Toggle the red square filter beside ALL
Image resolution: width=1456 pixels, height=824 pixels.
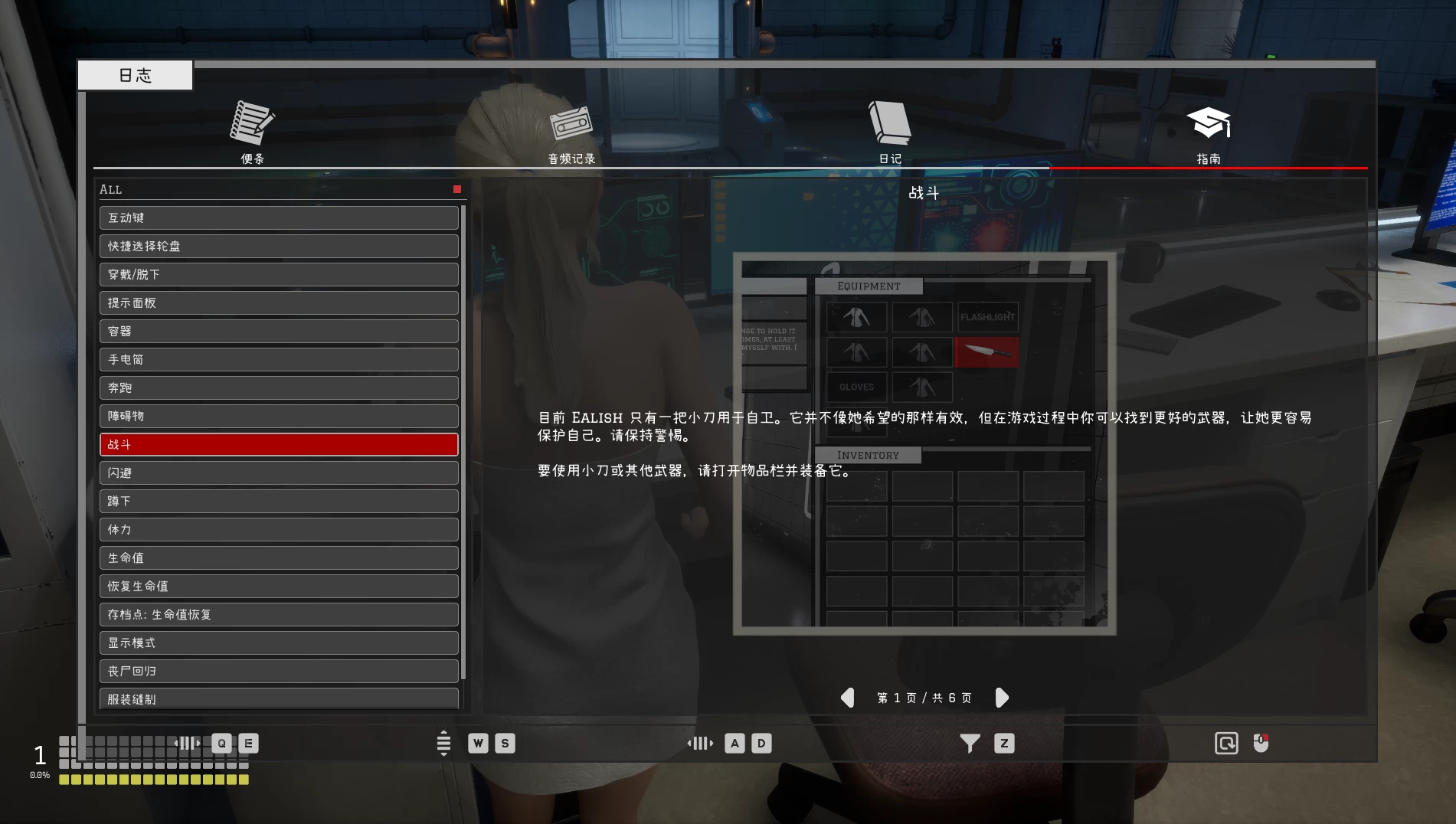click(456, 188)
